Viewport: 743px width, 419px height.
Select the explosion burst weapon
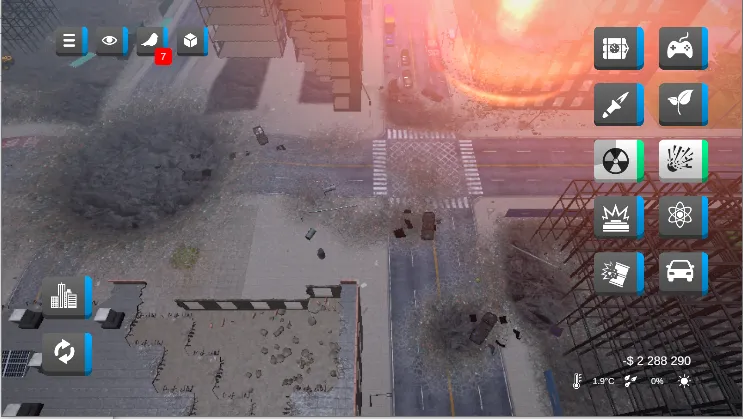click(681, 160)
